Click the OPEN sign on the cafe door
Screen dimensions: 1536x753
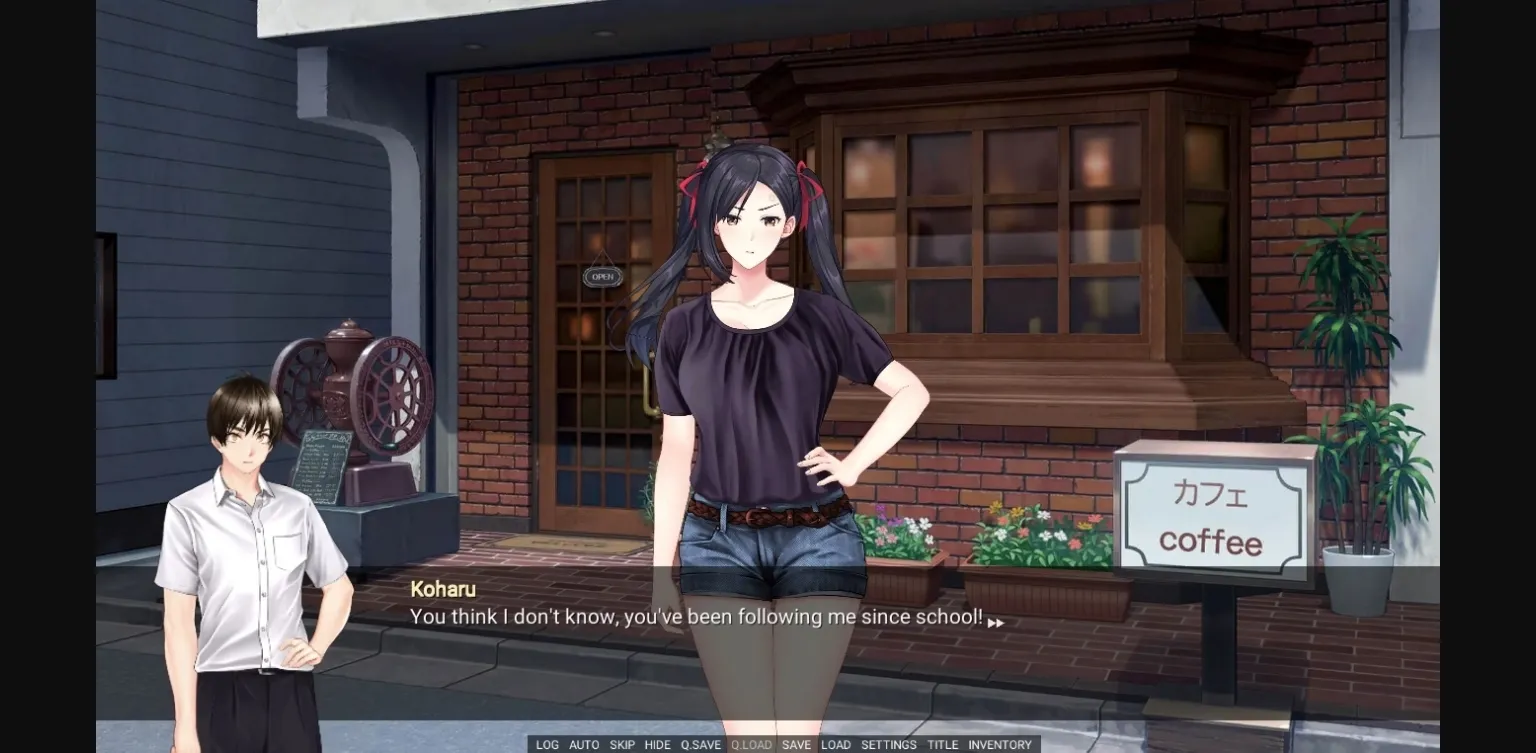(x=600, y=276)
